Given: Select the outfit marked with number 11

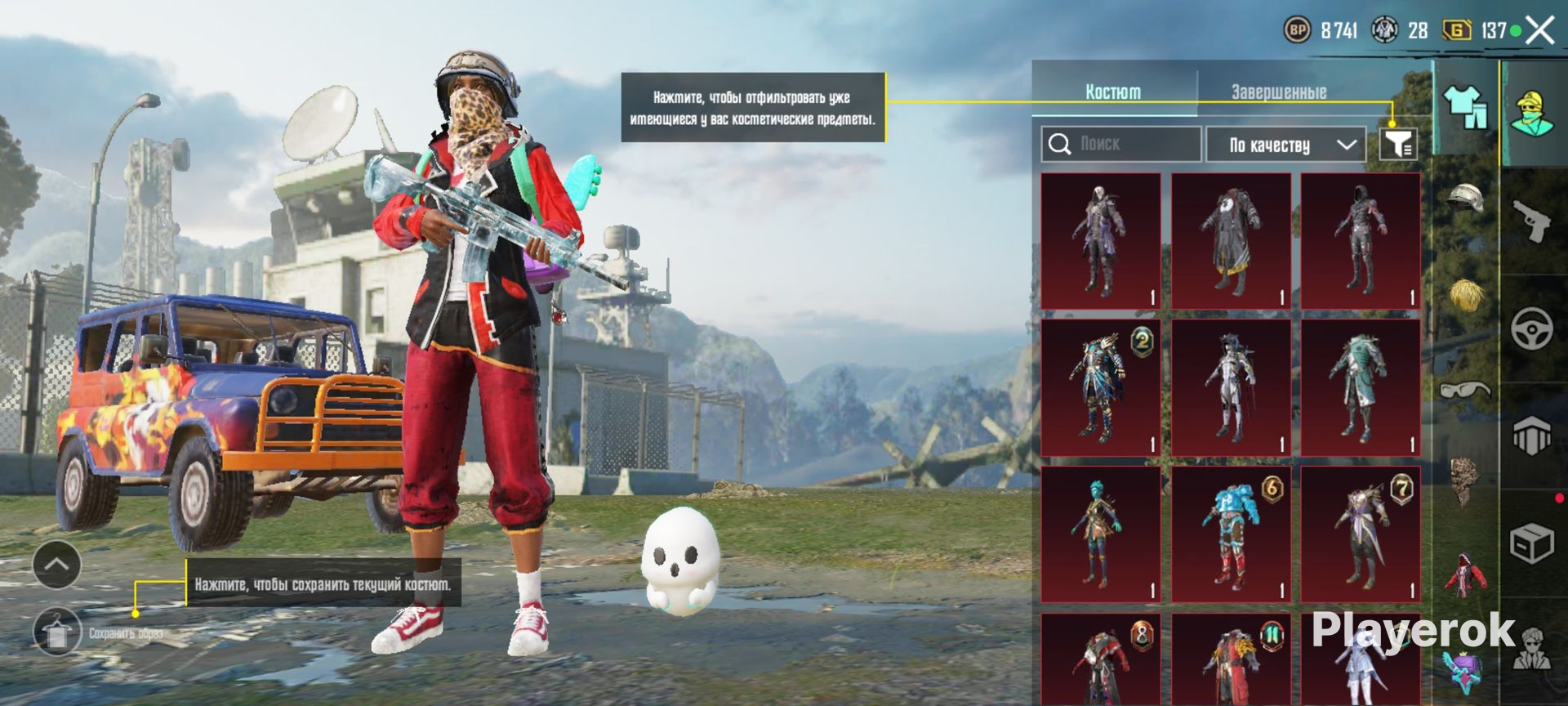Looking at the screenshot, I should point(1231,660).
